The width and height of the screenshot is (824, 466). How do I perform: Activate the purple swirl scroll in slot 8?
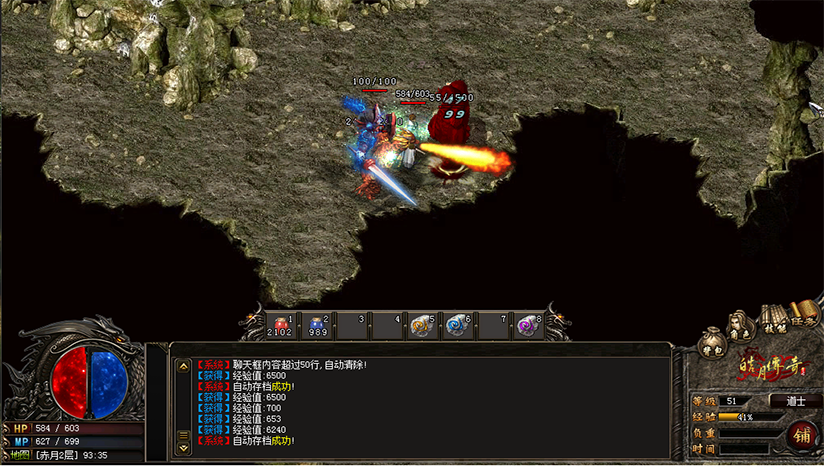tap(528, 325)
